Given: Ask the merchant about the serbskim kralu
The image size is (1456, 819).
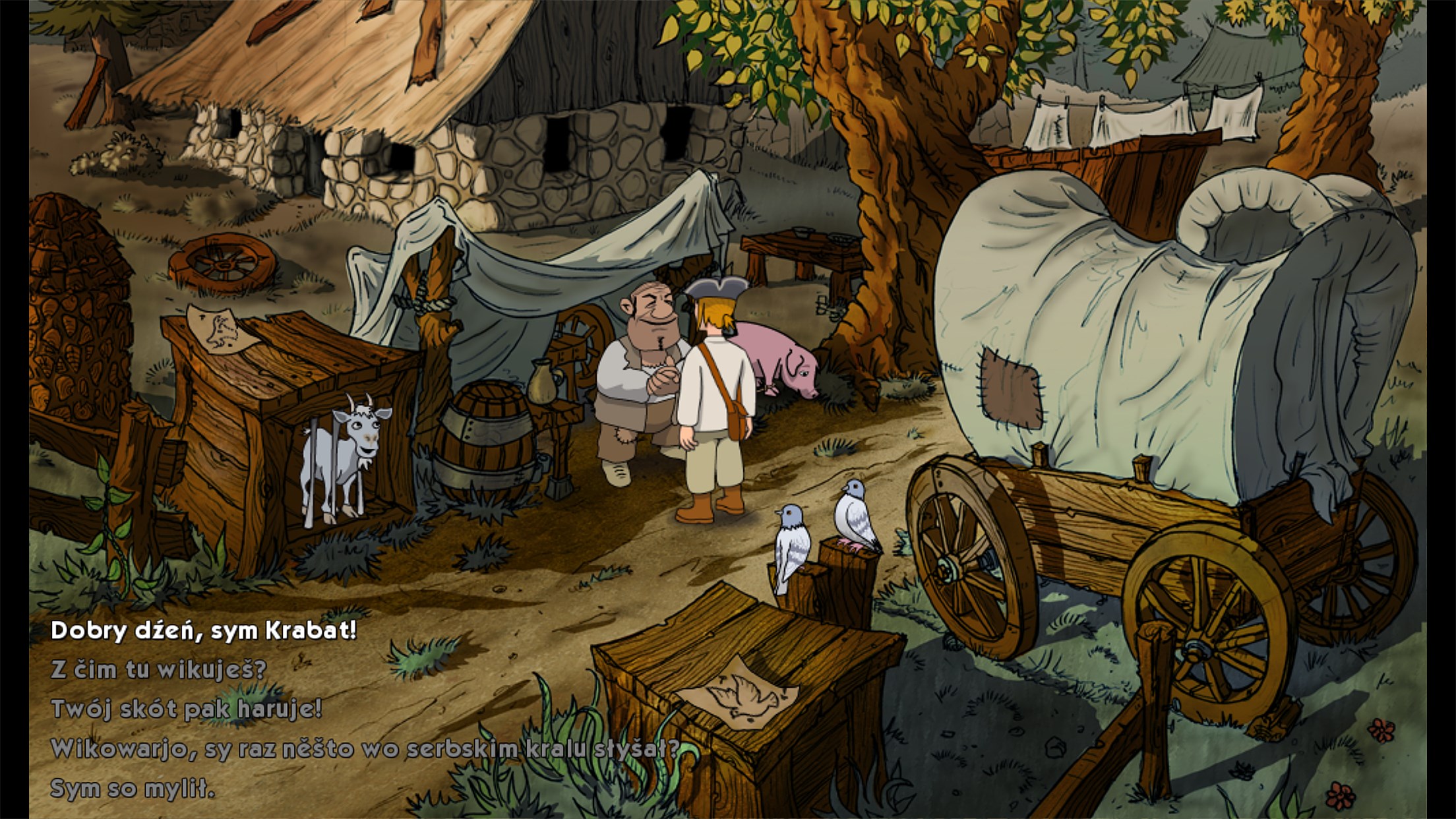Looking at the screenshot, I should tap(365, 749).
